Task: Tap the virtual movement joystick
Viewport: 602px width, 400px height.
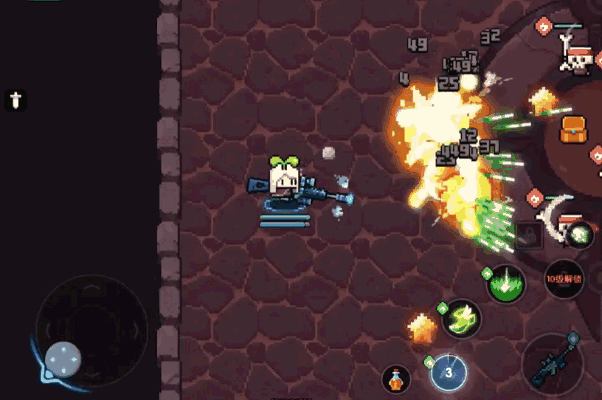Action: coord(63,358)
